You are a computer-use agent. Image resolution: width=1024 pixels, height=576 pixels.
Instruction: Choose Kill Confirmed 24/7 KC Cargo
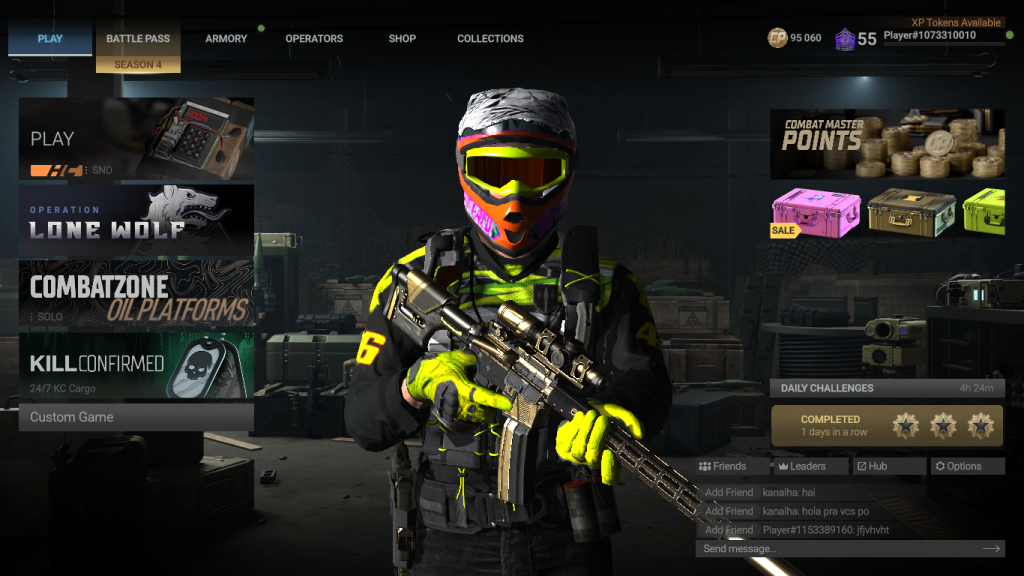(x=136, y=365)
